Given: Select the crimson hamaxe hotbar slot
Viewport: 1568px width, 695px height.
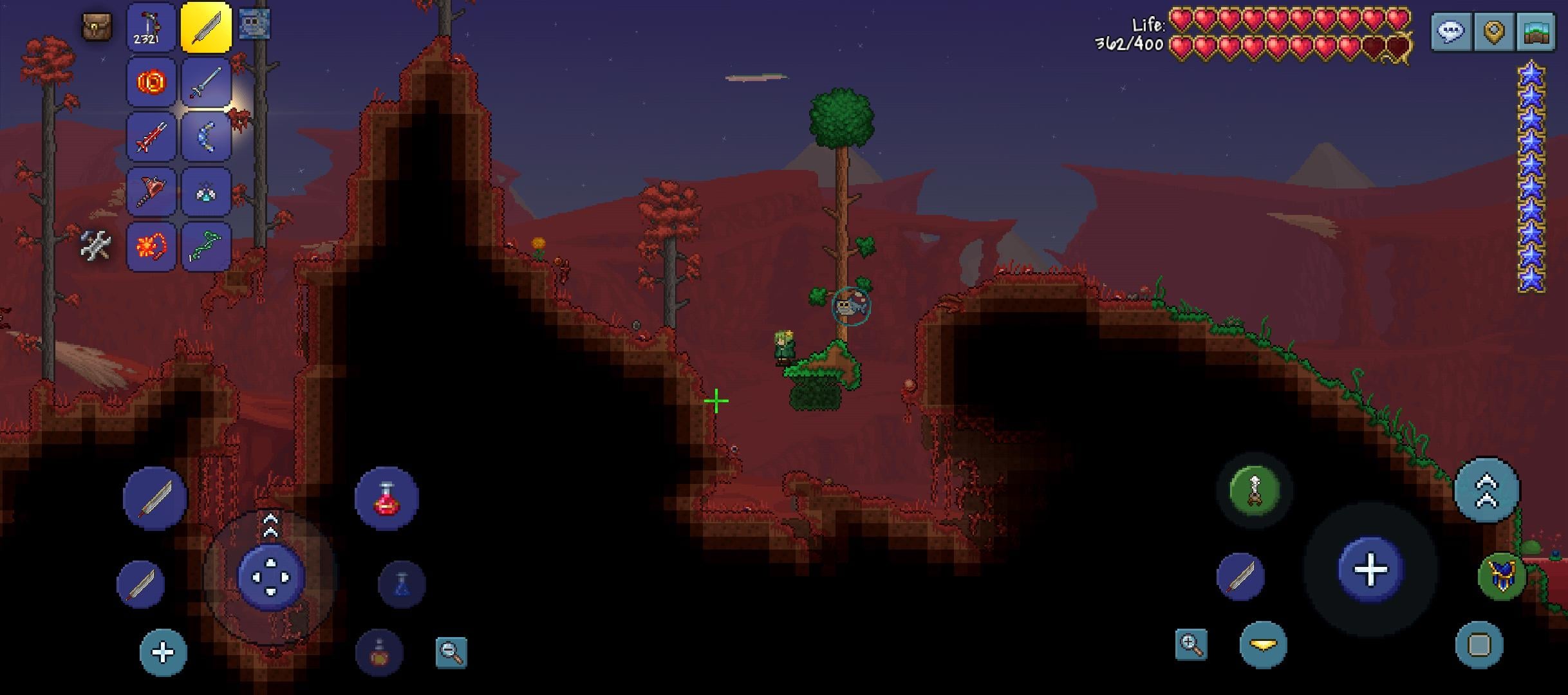Looking at the screenshot, I should (151, 192).
